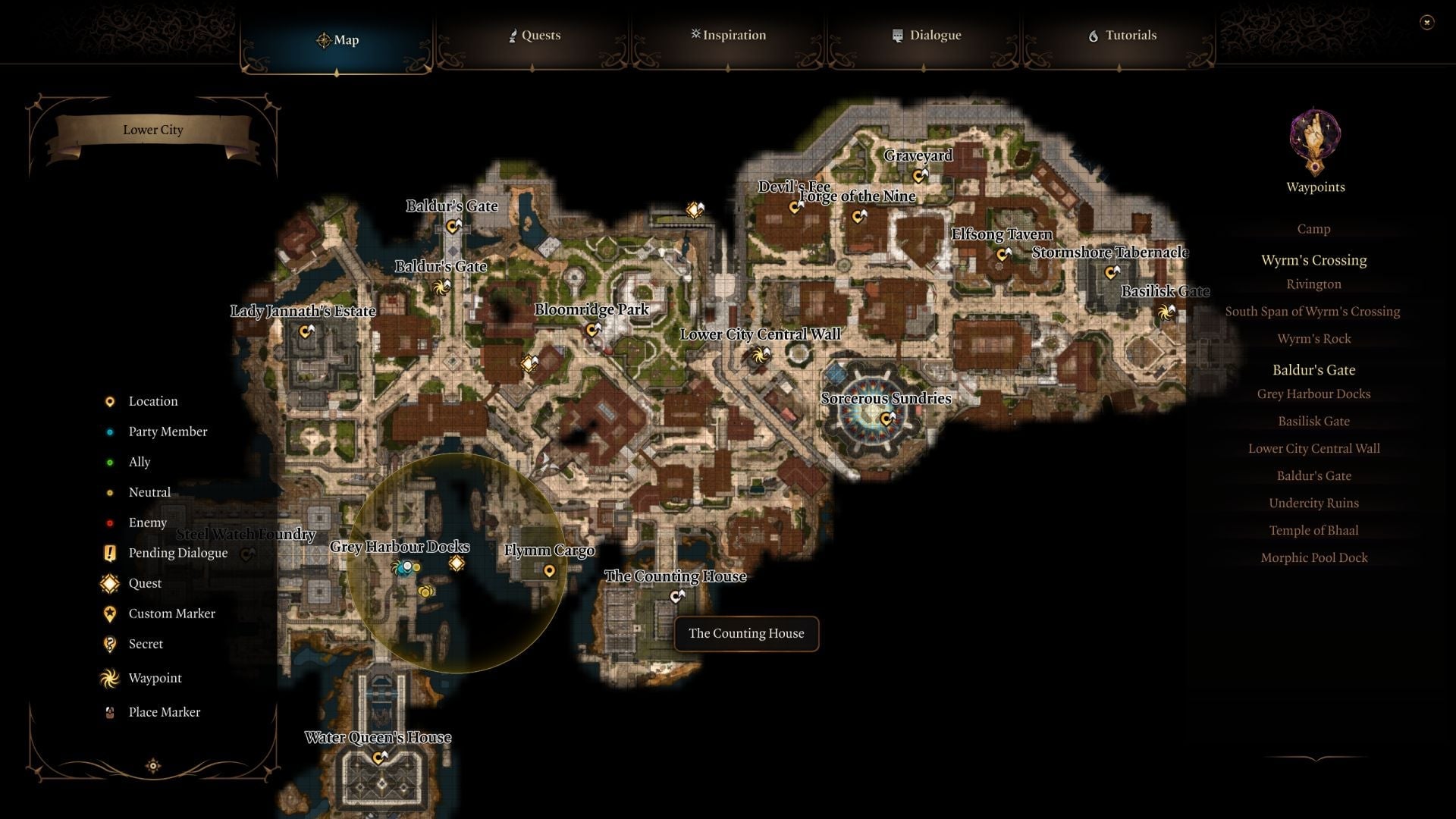Image resolution: width=1456 pixels, height=819 pixels.
Task: Click the Sorcerous Sundries waypoint marker
Action: tap(884, 416)
